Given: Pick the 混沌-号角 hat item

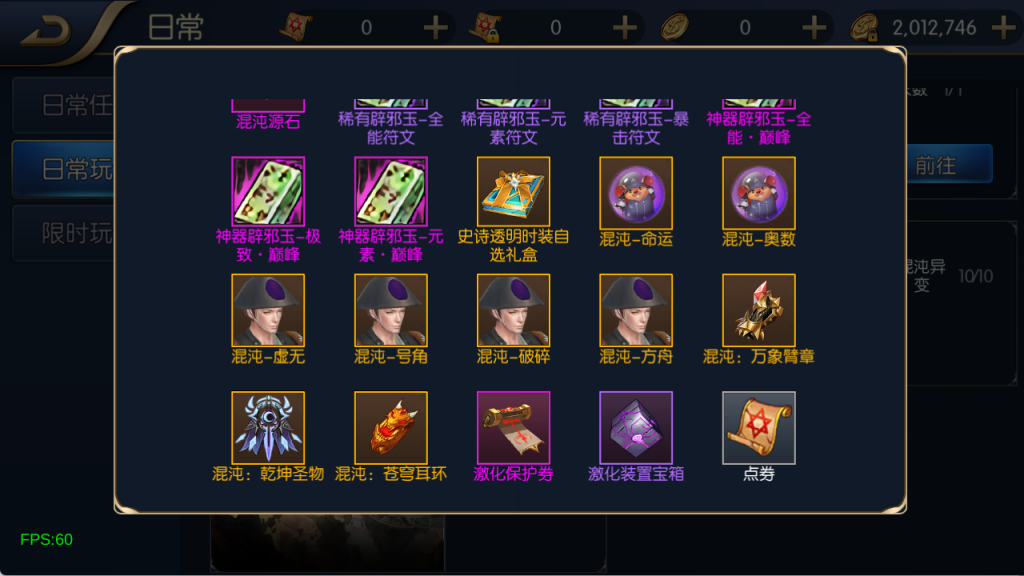Looking at the screenshot, I should 391,310.
